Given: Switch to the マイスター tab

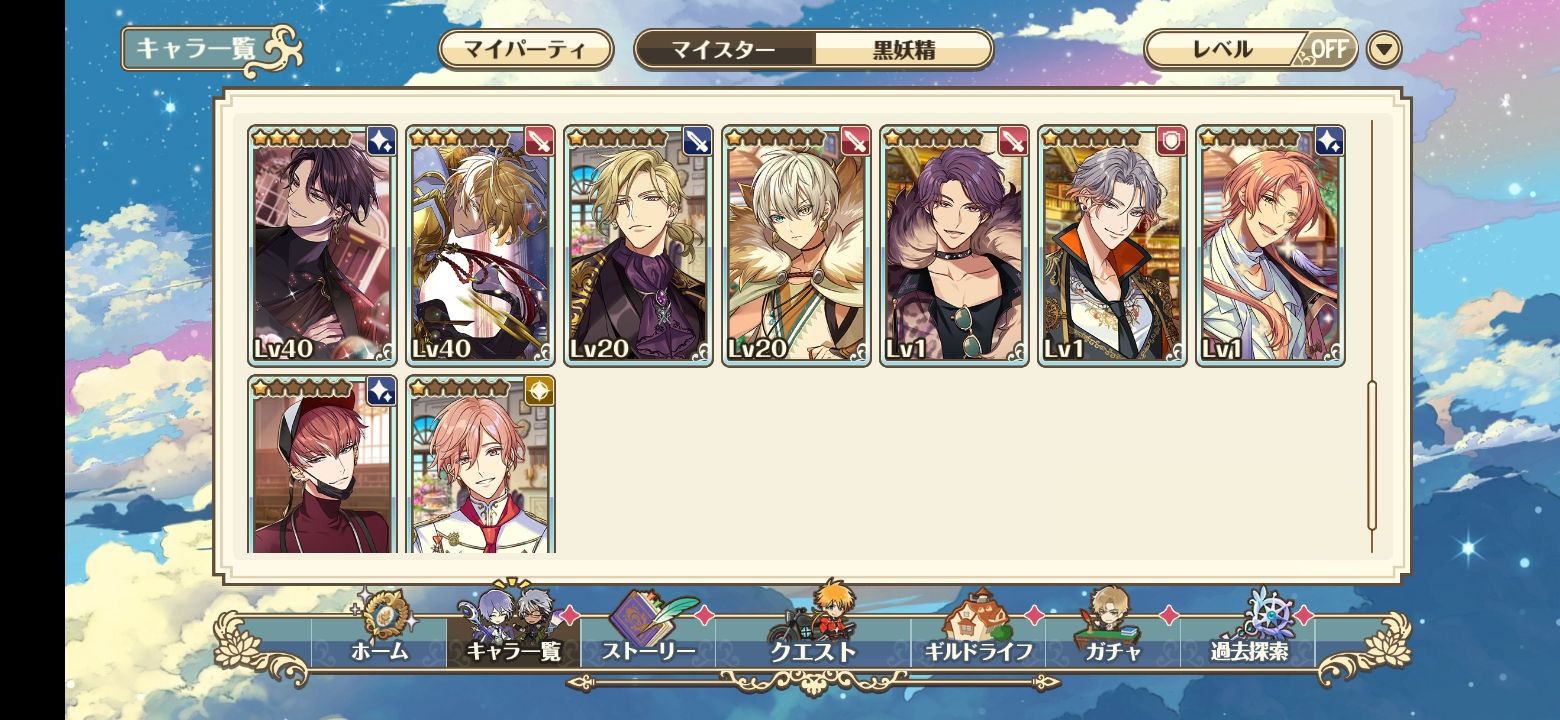Looking at the screenshot, I should [x=724, y=49].
